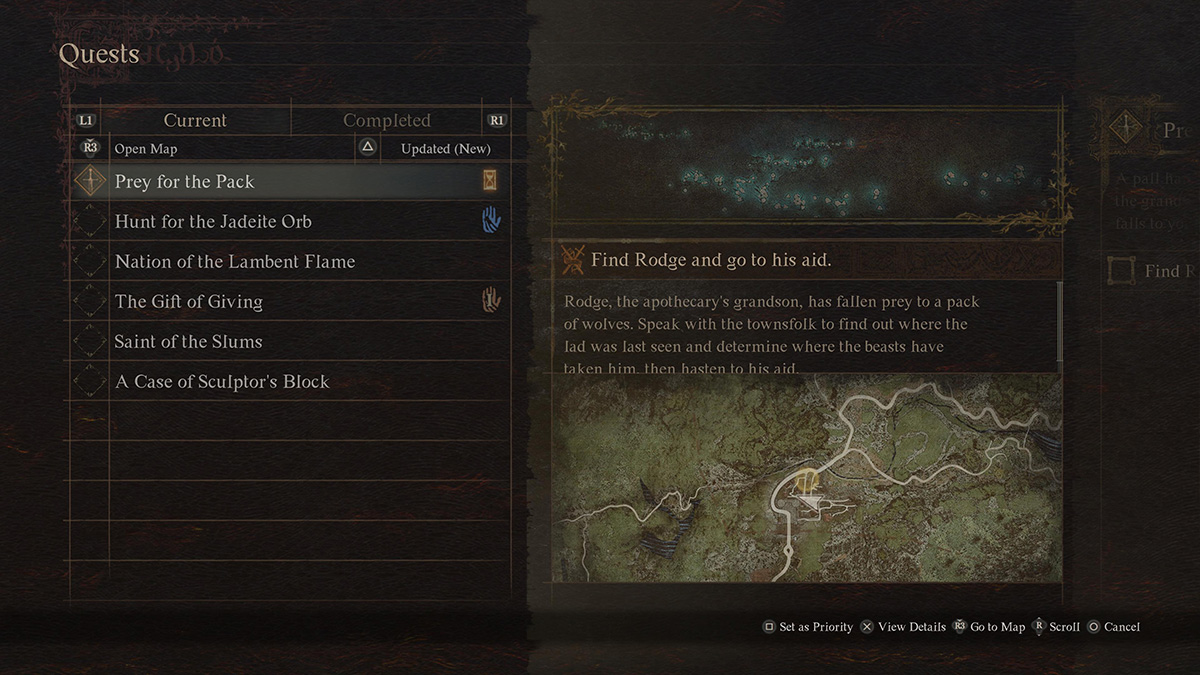Screen dimensions: 1200x675
Task: Click the Find Rodge objective header
Action: click(x=710, y=261)
